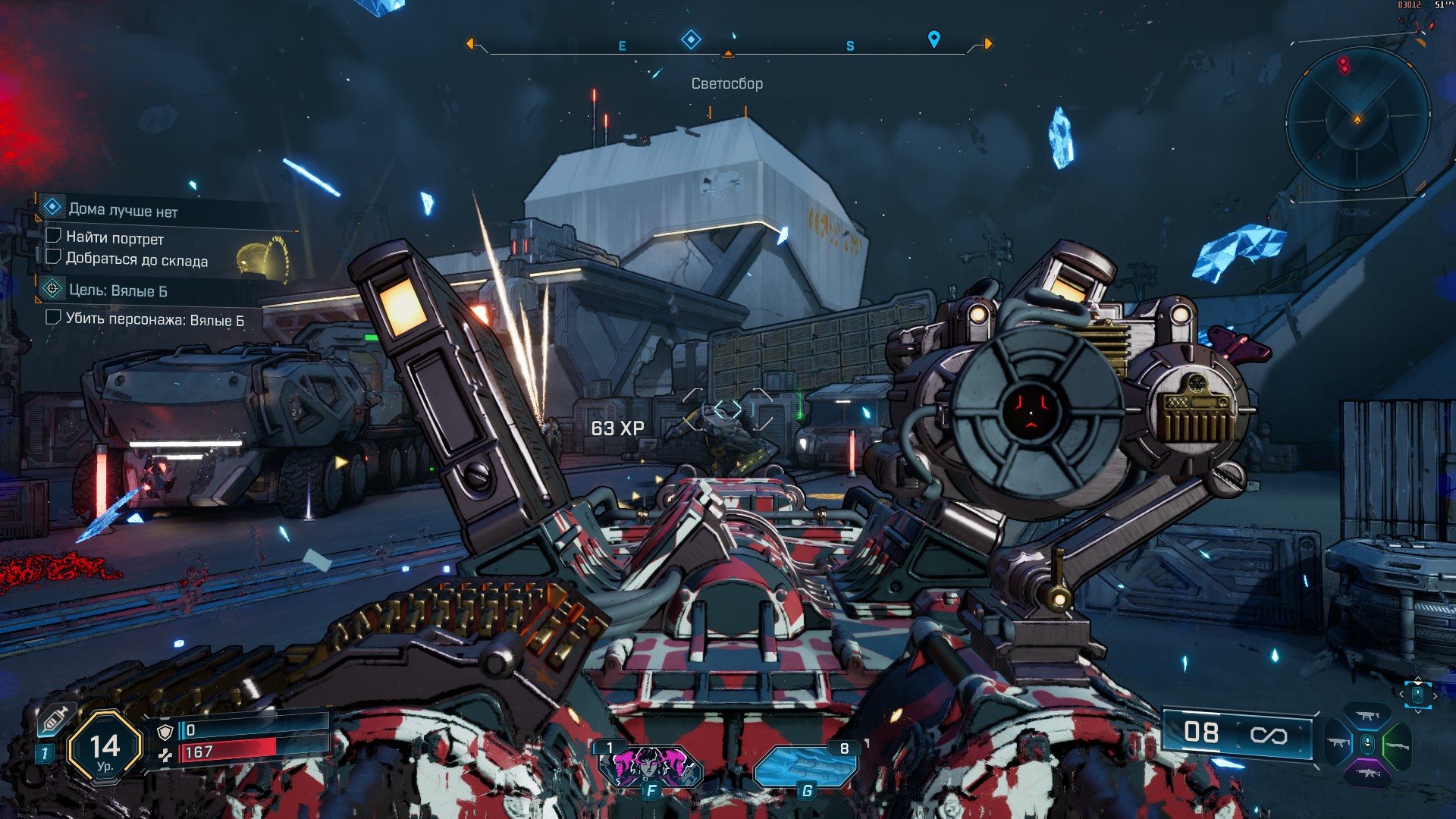Click the level 14 hexagon badge

tap(105, 748)
